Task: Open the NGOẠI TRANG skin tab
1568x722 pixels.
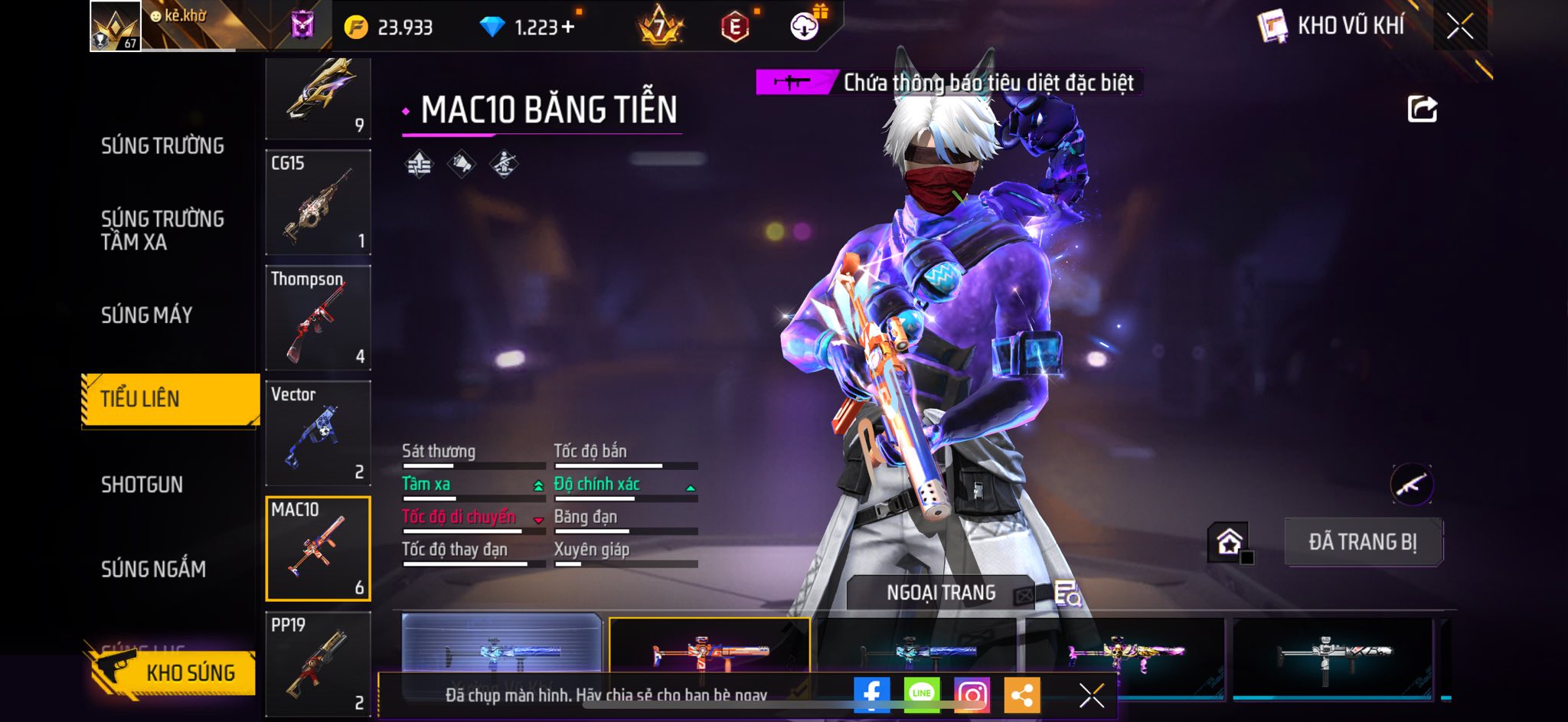Action: (x=941, y=593)
